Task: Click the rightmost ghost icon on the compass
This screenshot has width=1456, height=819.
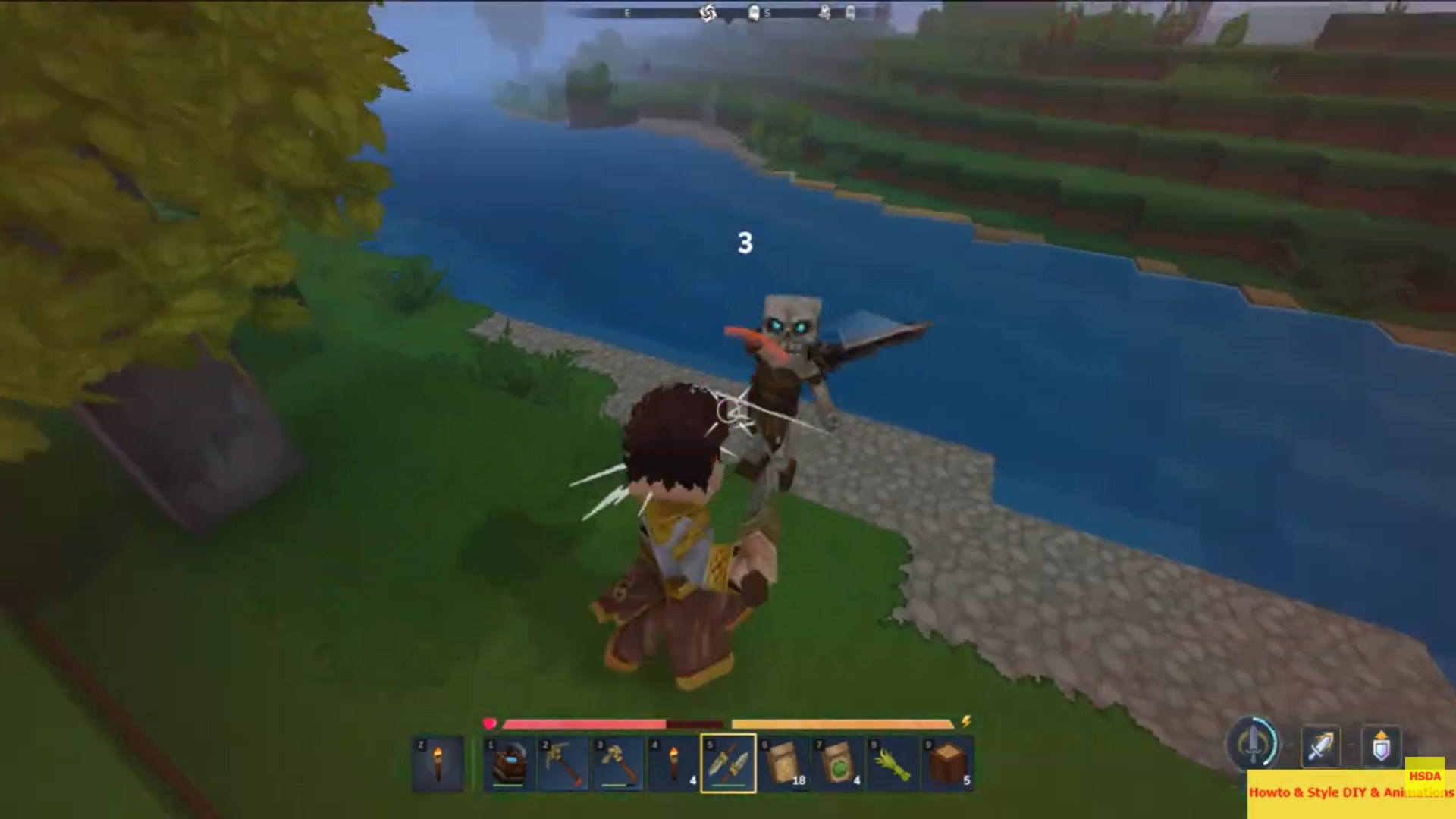Action: pos(851,13)
